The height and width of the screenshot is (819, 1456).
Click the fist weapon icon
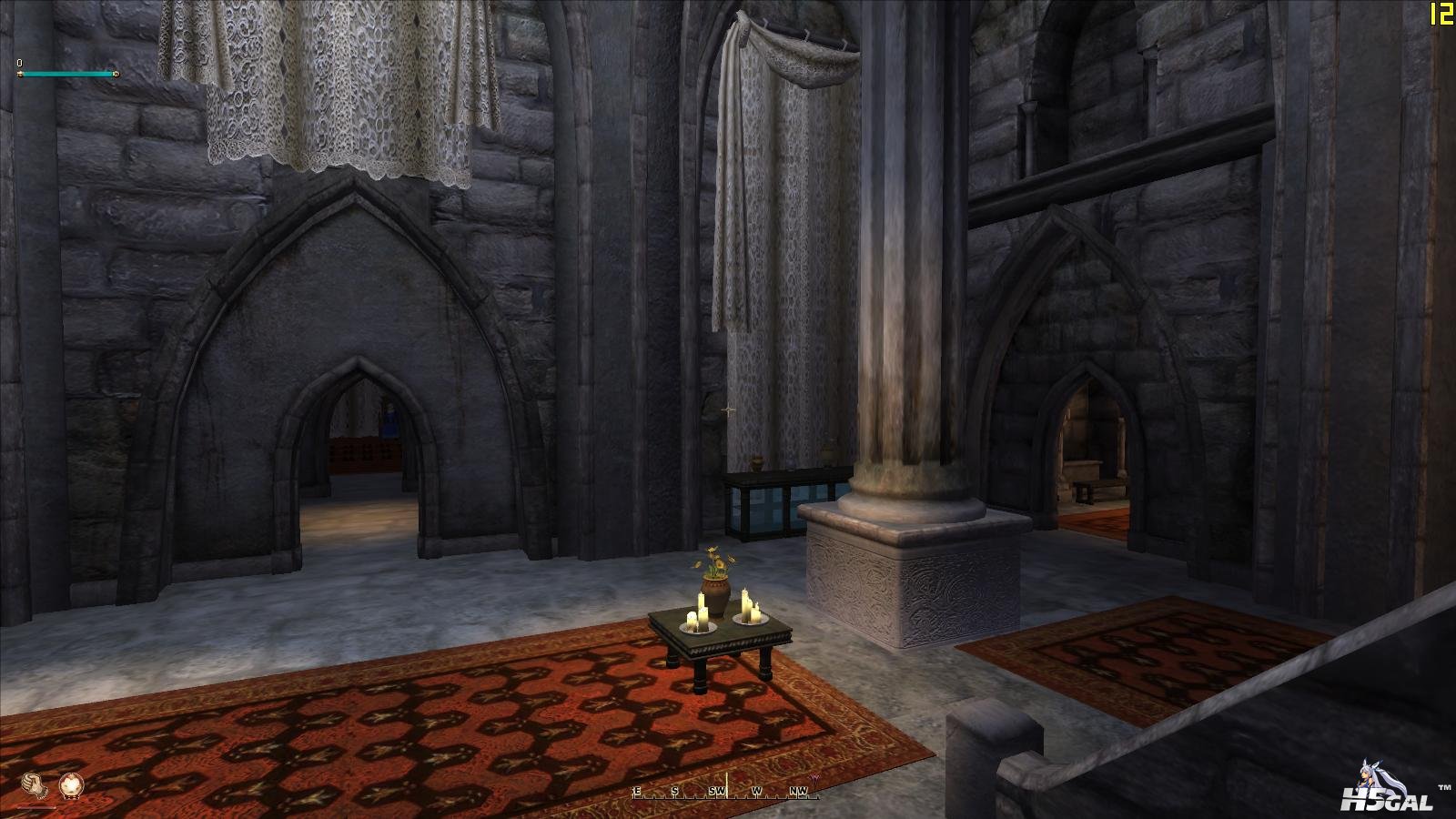coord(33,784)
